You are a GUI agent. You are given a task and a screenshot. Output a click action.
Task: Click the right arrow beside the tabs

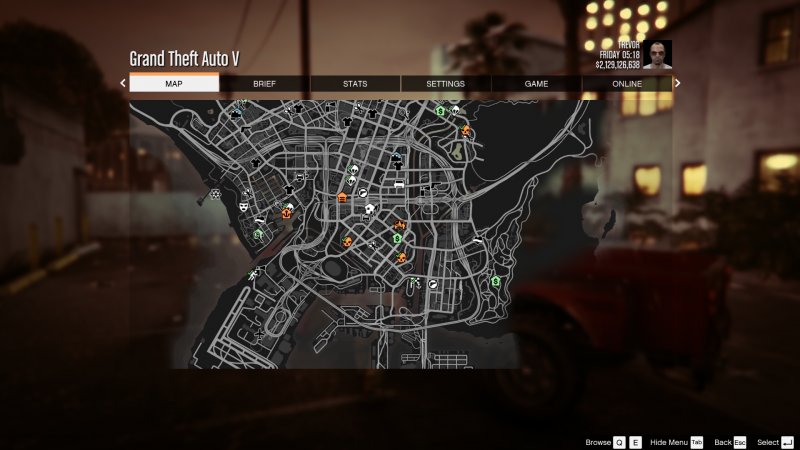[x=677, y=84]
